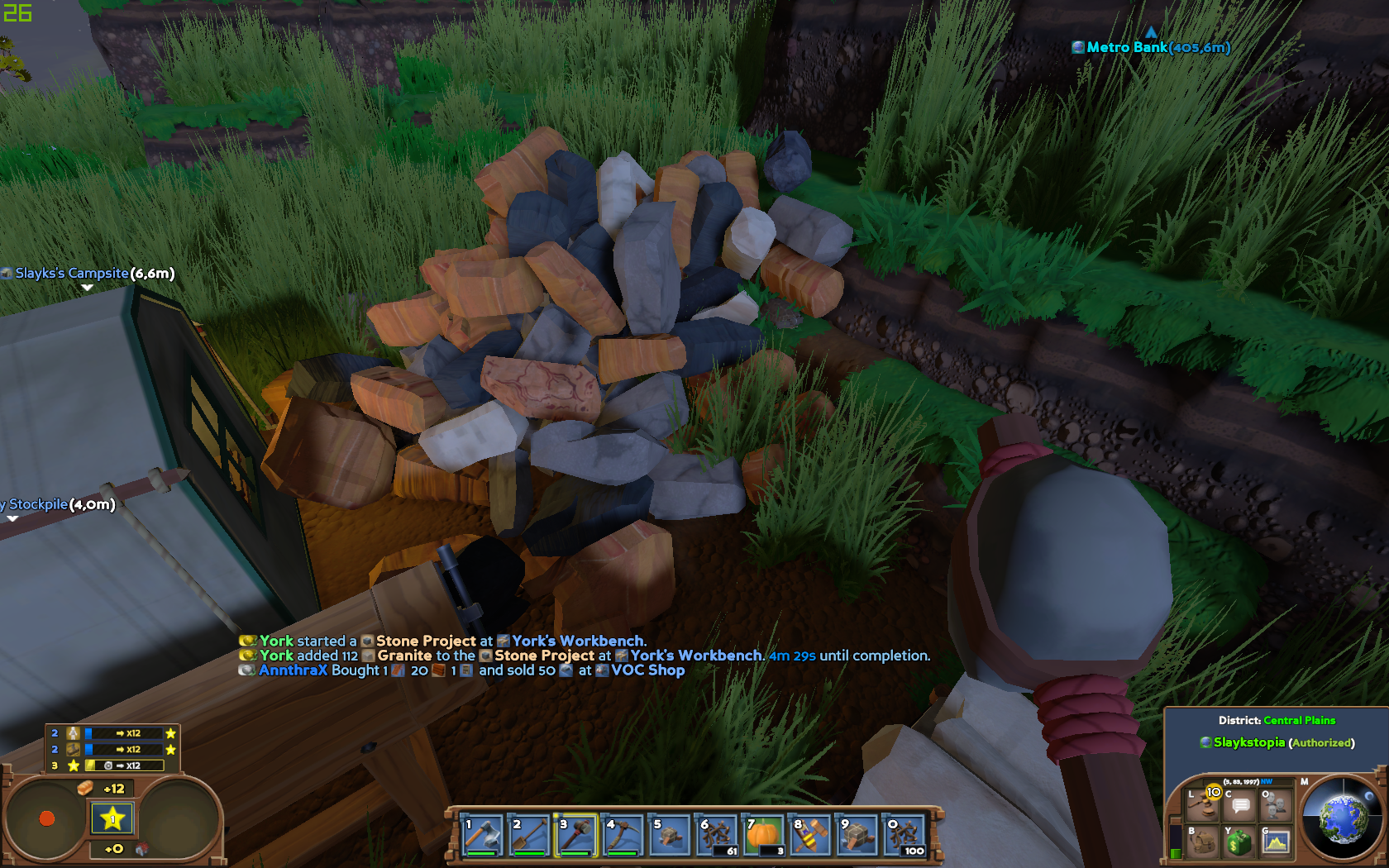This screenshot has width=1389, height=868.
Task: Click AnnthraX's name in chat log
Action: point(293,670)
